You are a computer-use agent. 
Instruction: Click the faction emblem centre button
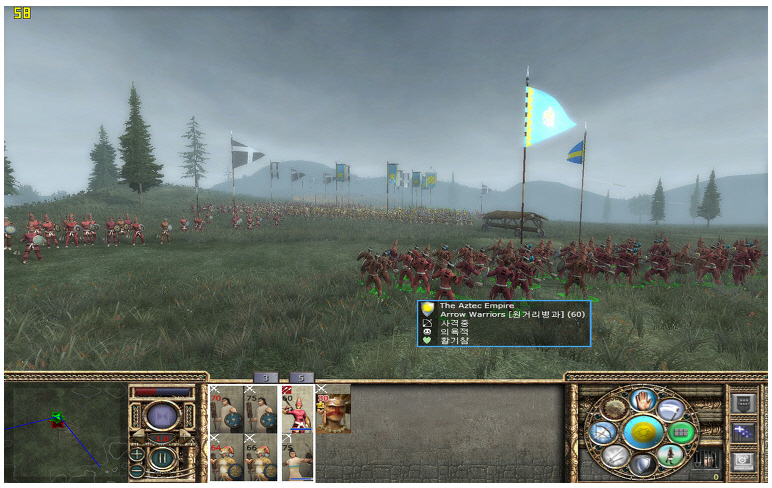[643, 432]
